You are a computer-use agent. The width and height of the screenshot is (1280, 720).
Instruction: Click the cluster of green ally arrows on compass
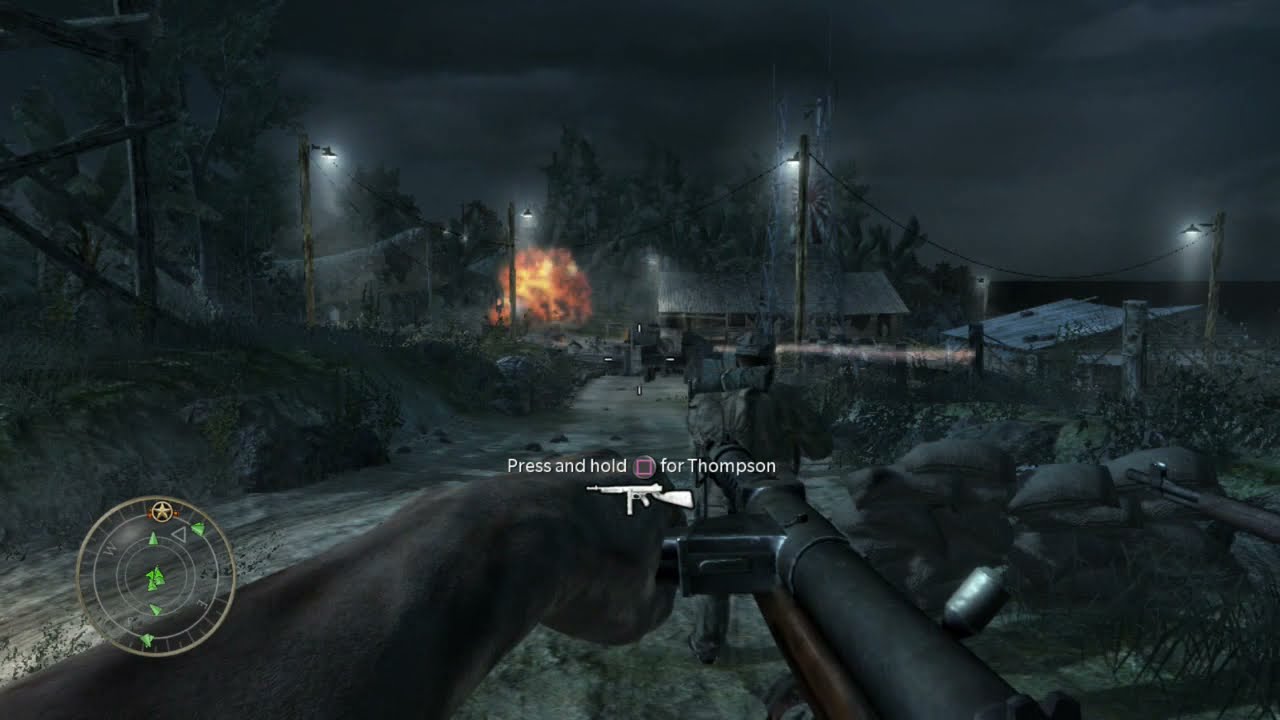coord(156,577)
